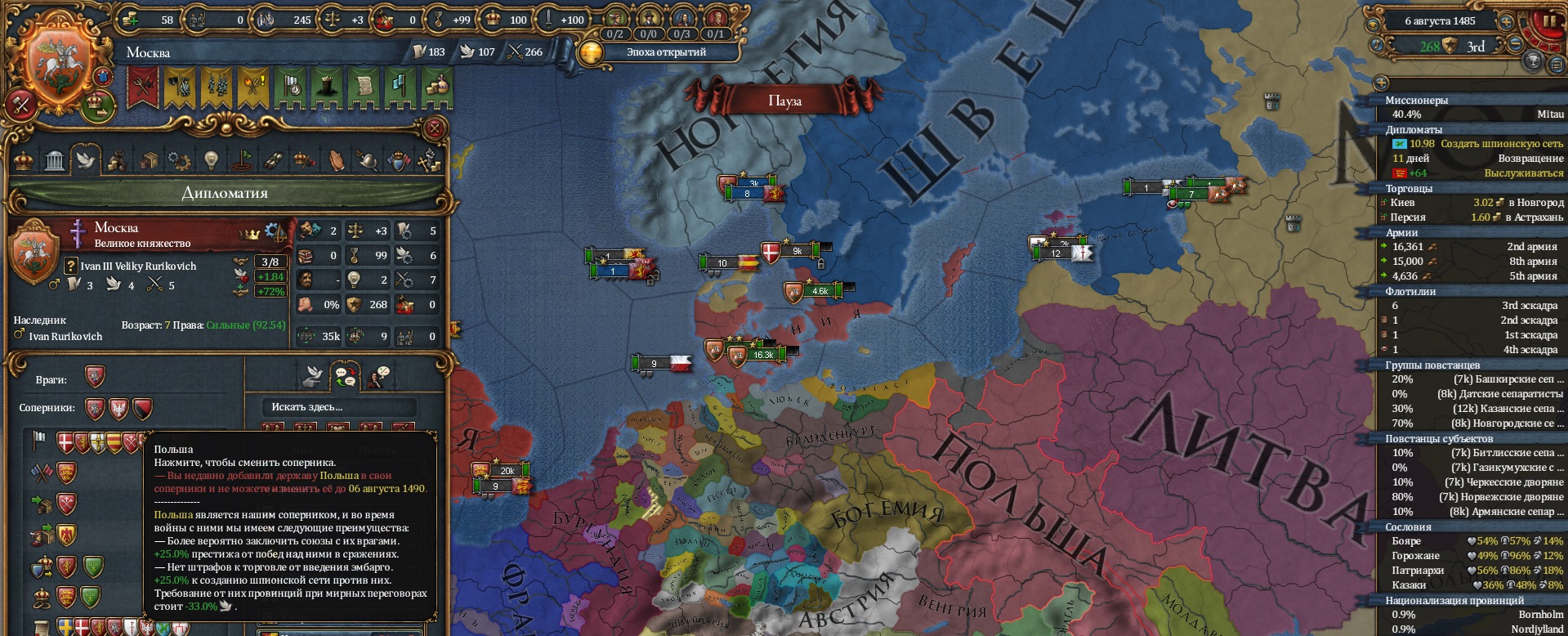Open the religion tab with the praying hands icon

(x=337, y=160)
